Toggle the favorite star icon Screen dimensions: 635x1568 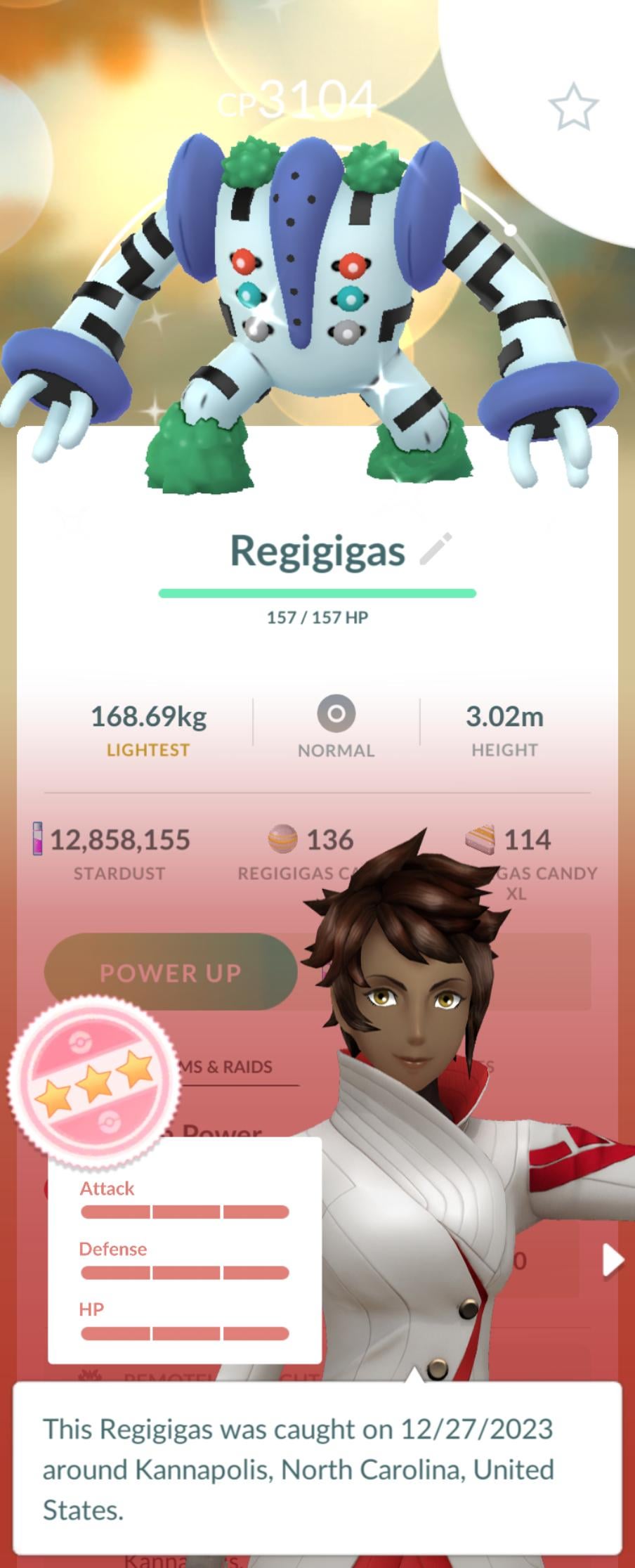572,108
